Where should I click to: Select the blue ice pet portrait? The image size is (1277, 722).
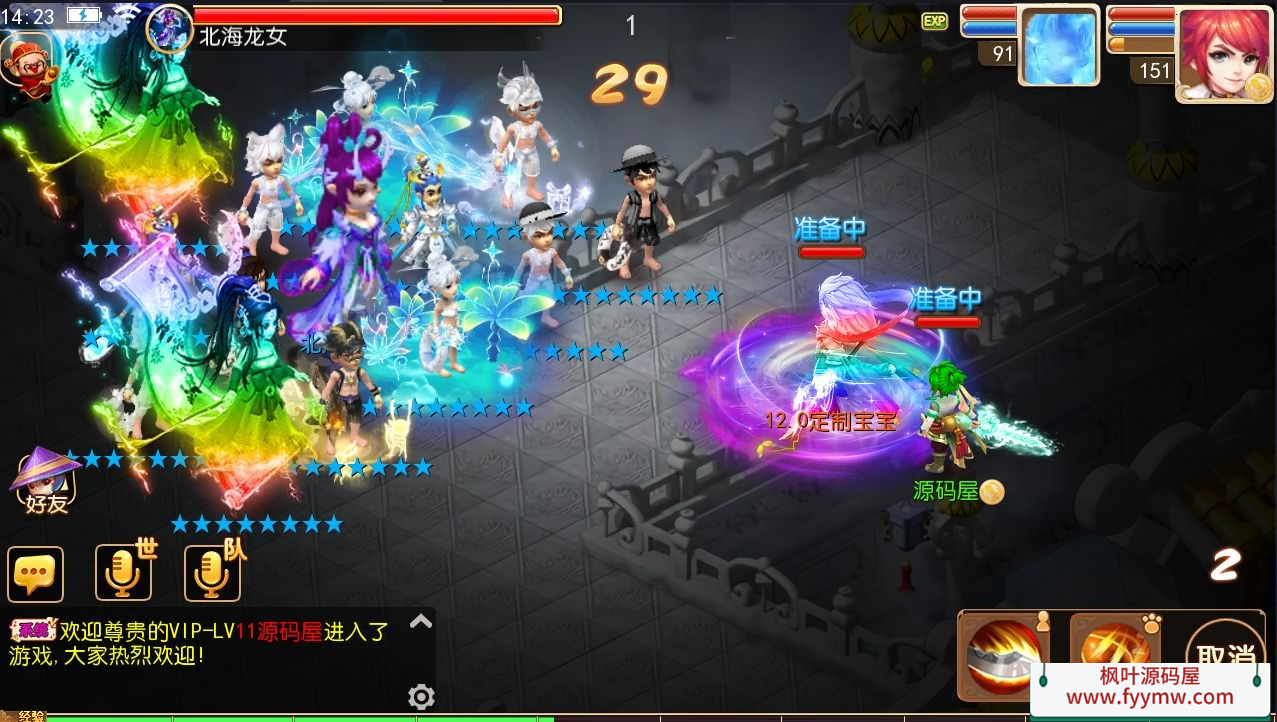click(1058, 48)
